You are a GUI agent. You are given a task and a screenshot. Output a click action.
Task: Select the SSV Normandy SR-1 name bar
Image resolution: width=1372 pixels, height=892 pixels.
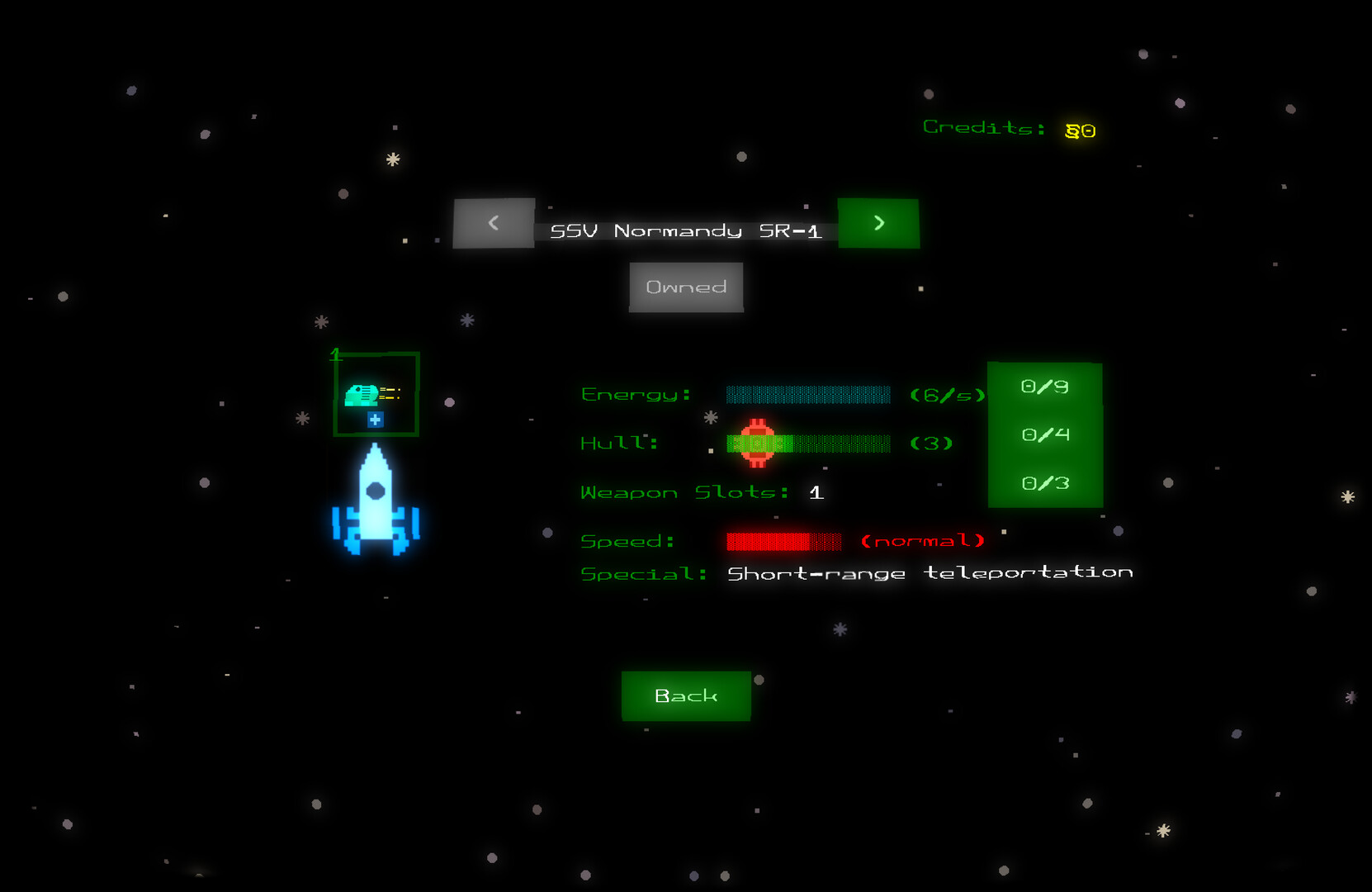pyautogui.click(x=686, y=230)
